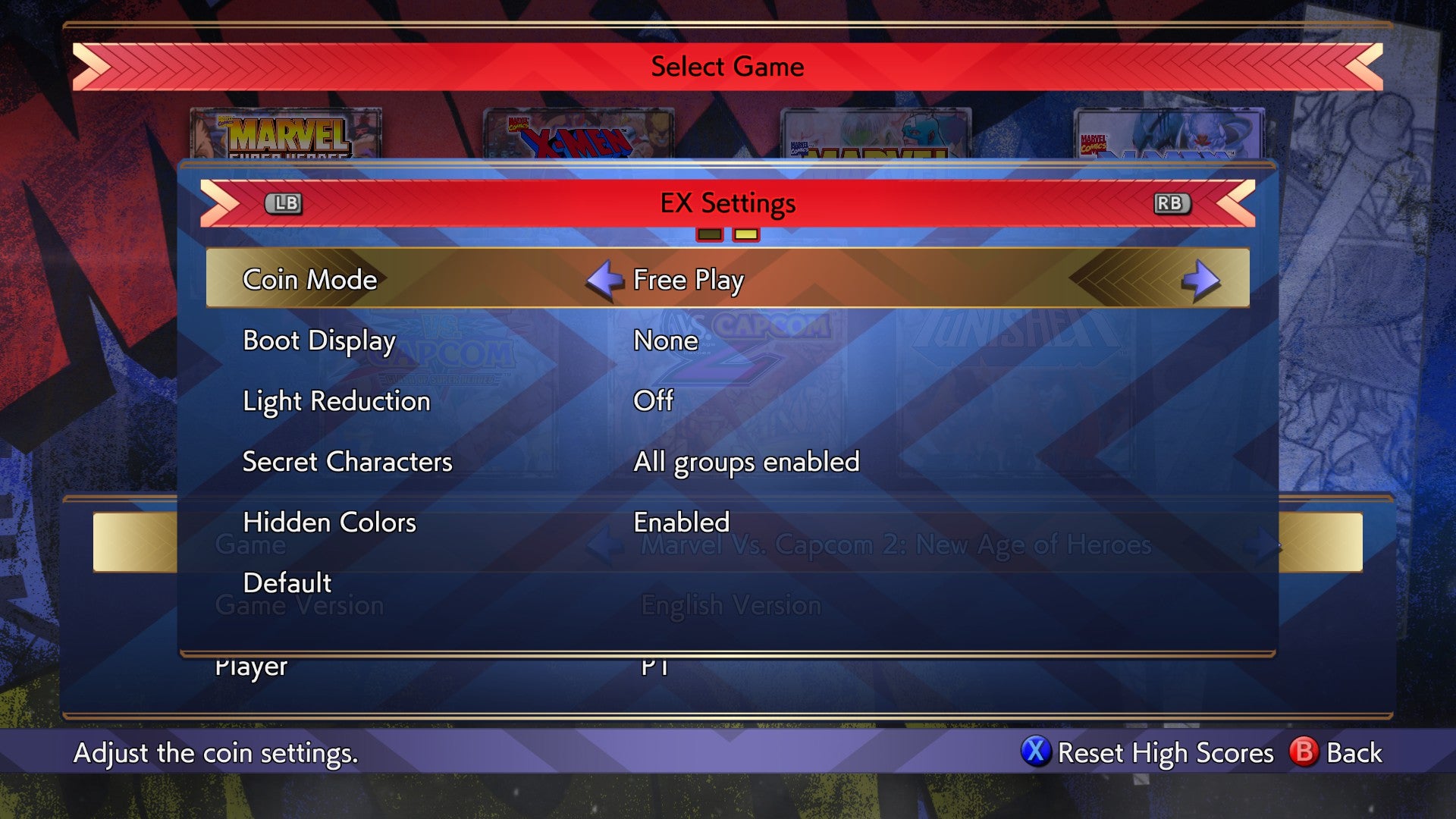Change Secret Characters group setting
This screenshot has height=819, width=1456.
pyautogui.click(x=746, y=461)
